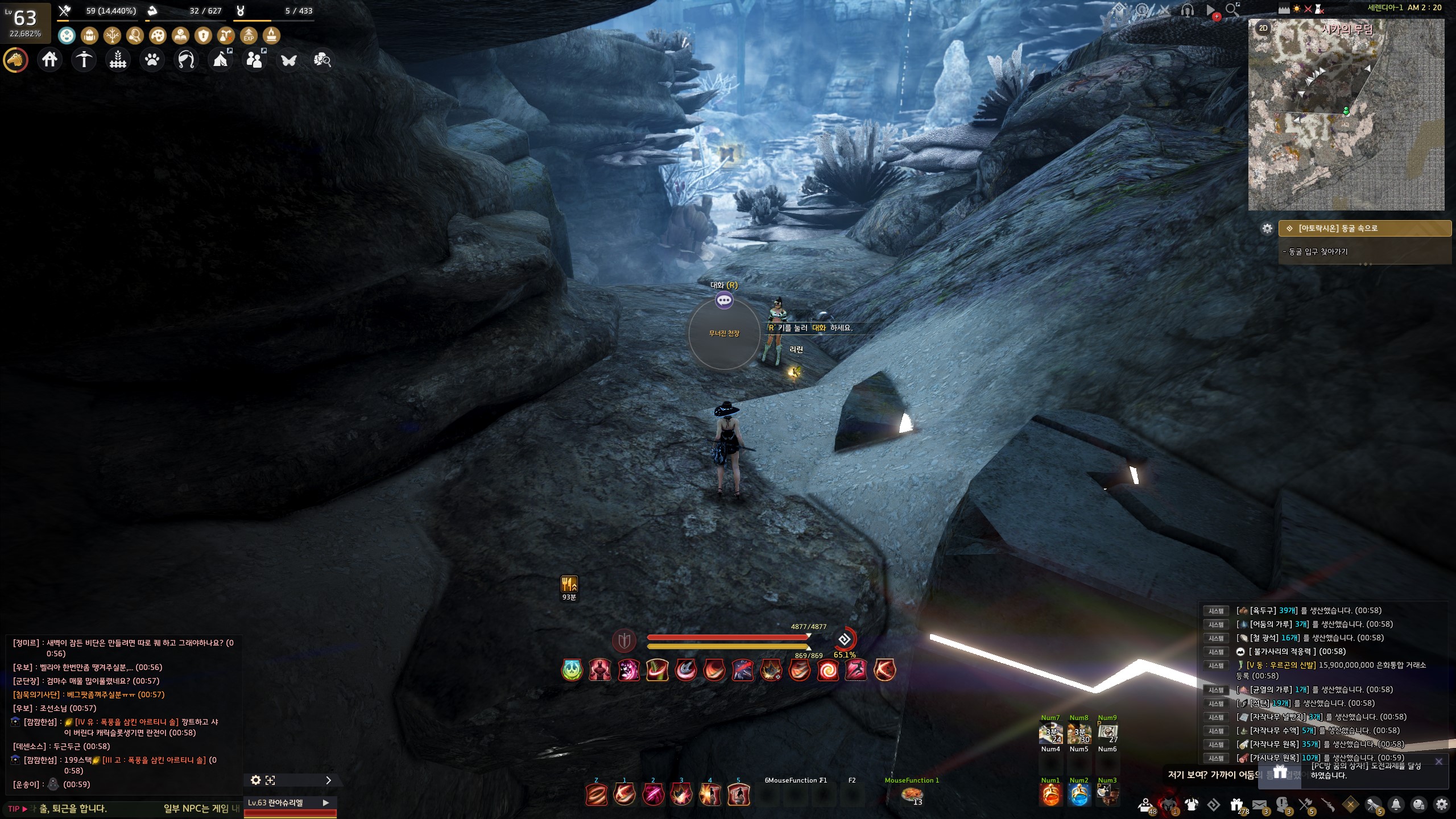Open the chat window gear settings

tap(256, 780)
